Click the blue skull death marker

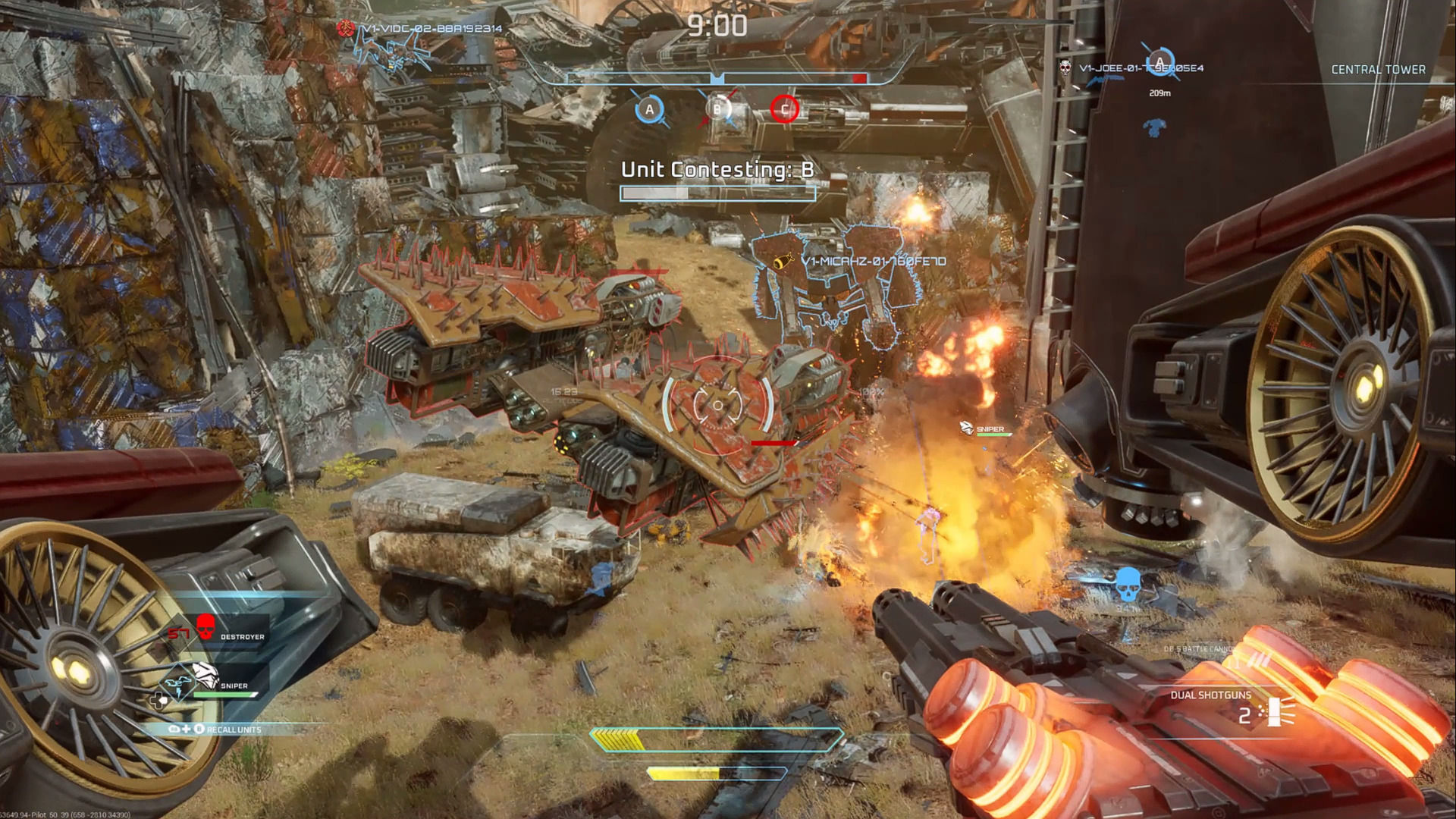[x=1128, y=584]
